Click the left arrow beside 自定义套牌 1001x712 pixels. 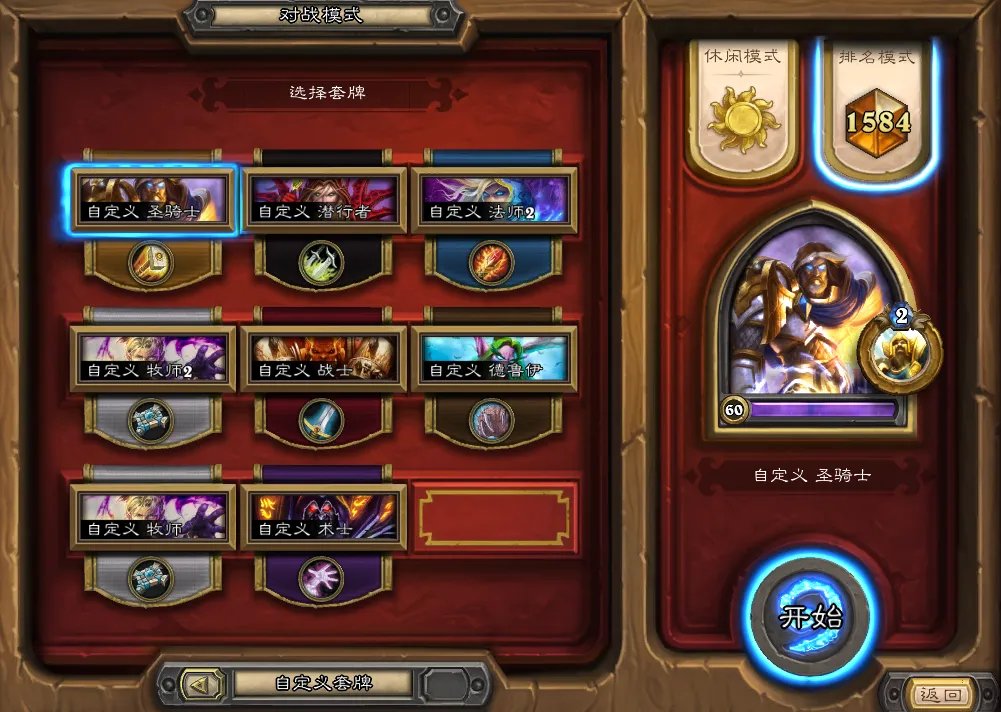click(196, 684)
